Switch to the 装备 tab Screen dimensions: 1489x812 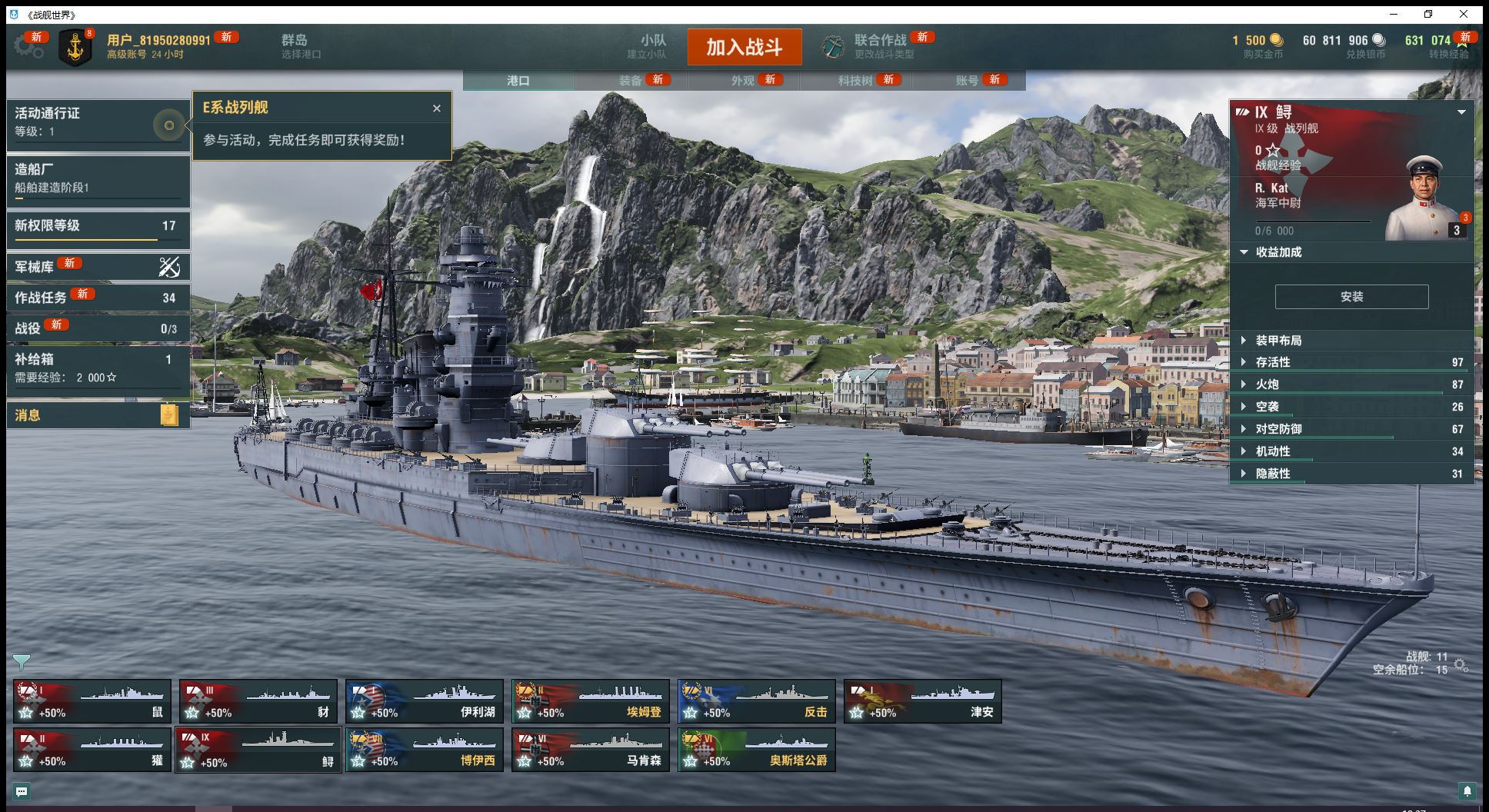coord(631,80)
